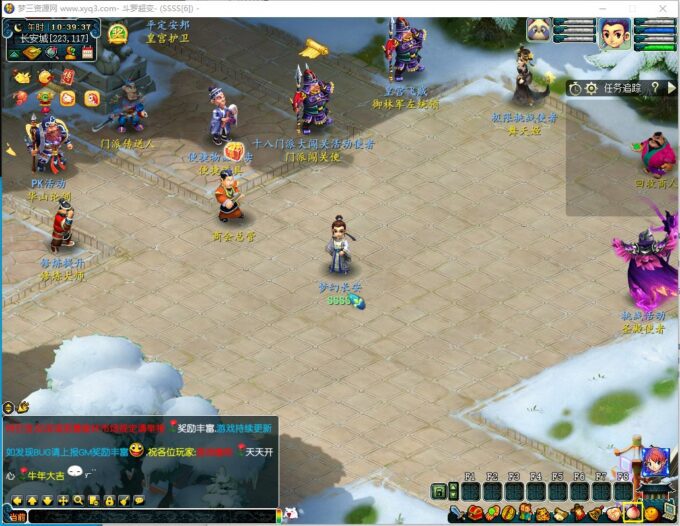Screen dimensions: 680x526
Task: Open the chat magnifier search button
Action: point(79,499)
